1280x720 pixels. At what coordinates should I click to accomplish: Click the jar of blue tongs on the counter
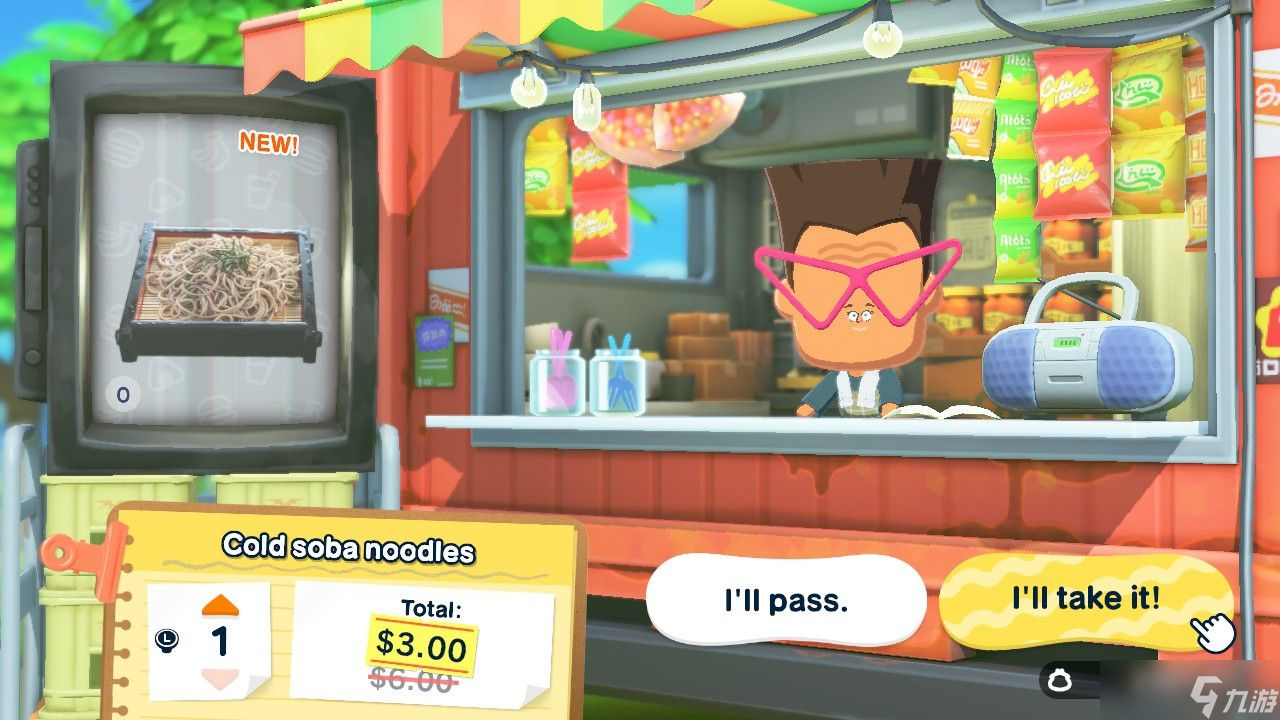coord(620,370)
